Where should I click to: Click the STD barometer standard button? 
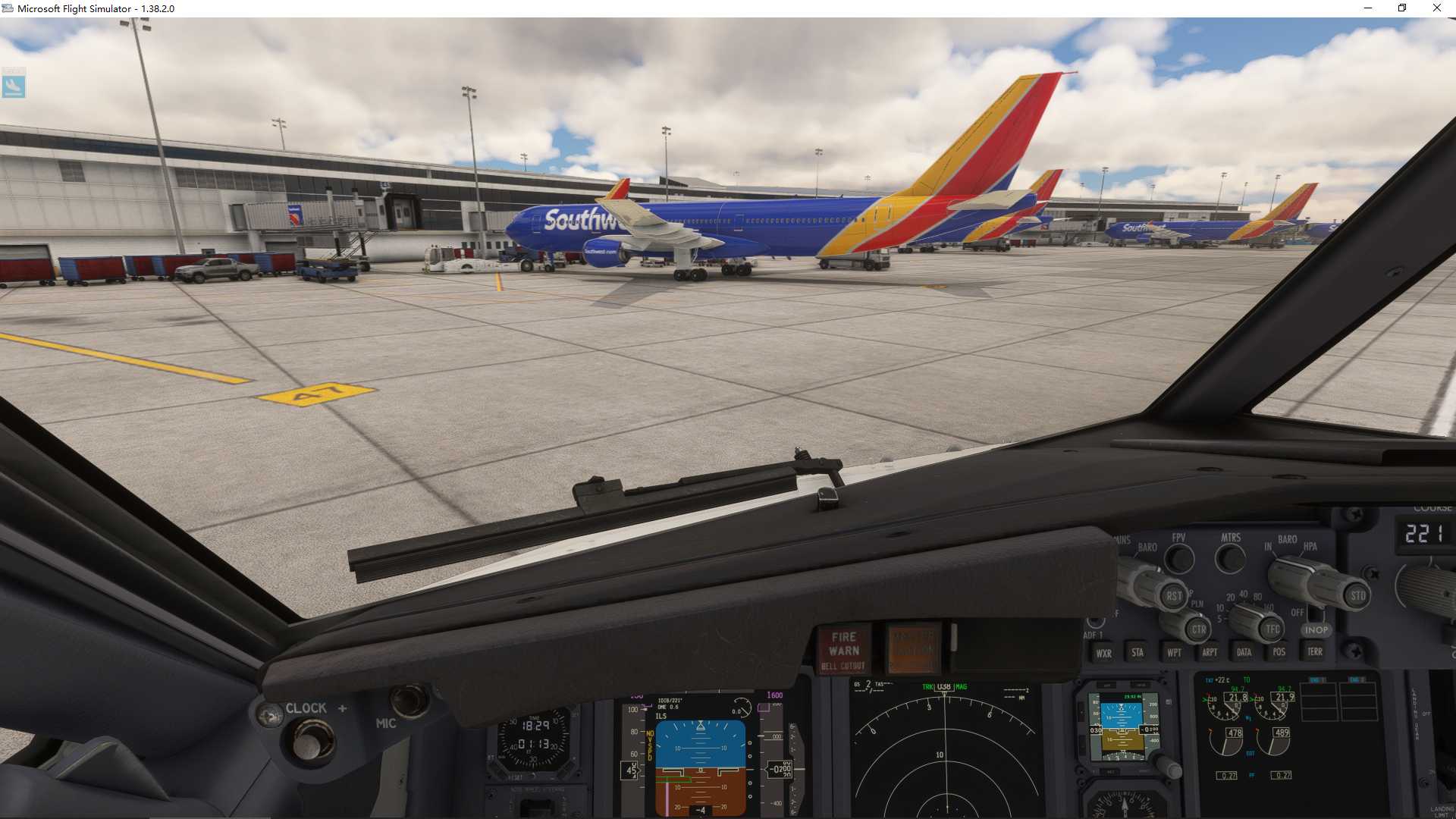[1357, 595]
